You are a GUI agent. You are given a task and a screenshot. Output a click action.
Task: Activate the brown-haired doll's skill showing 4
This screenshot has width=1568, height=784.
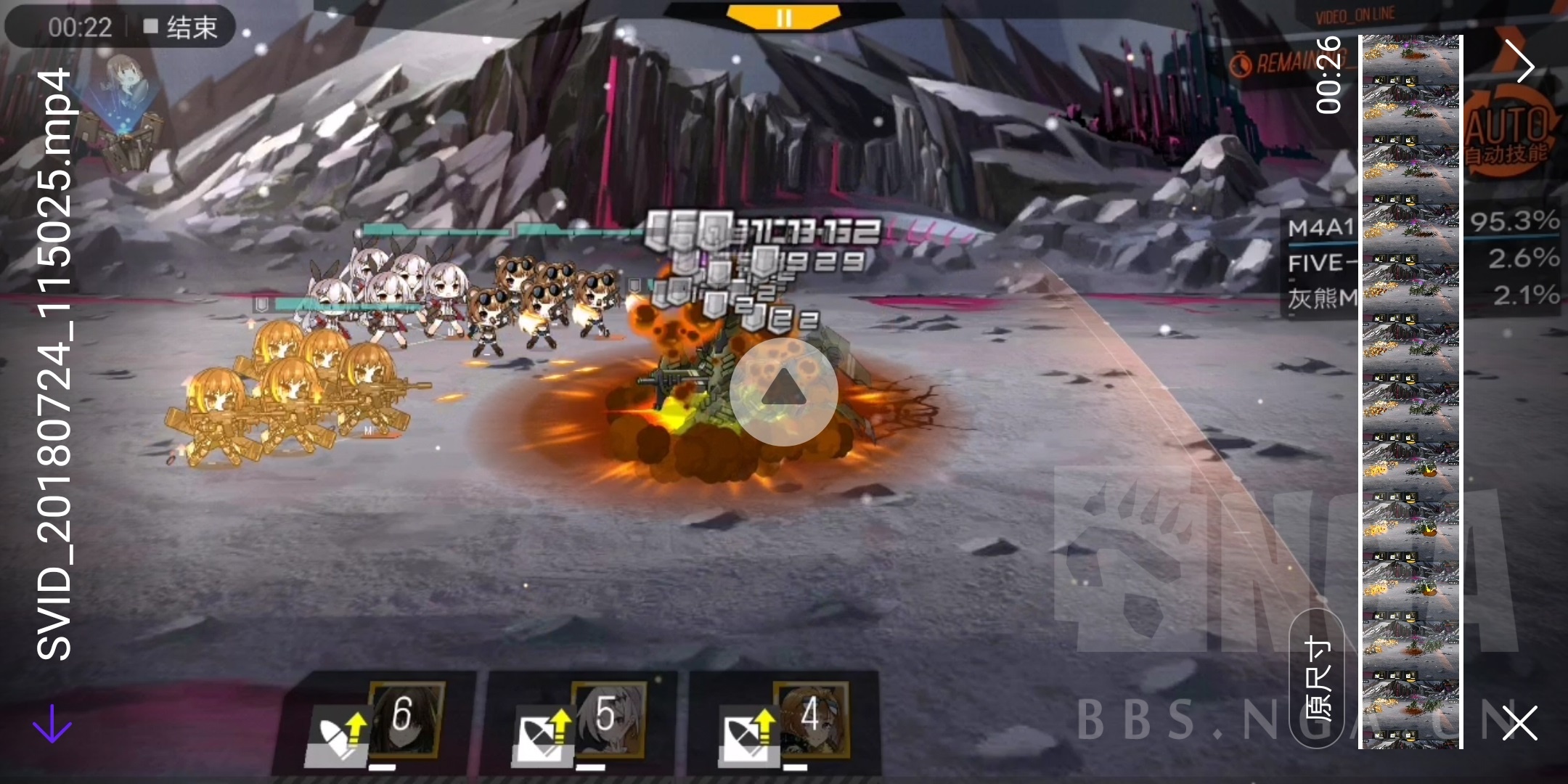(x=809, y=719)
